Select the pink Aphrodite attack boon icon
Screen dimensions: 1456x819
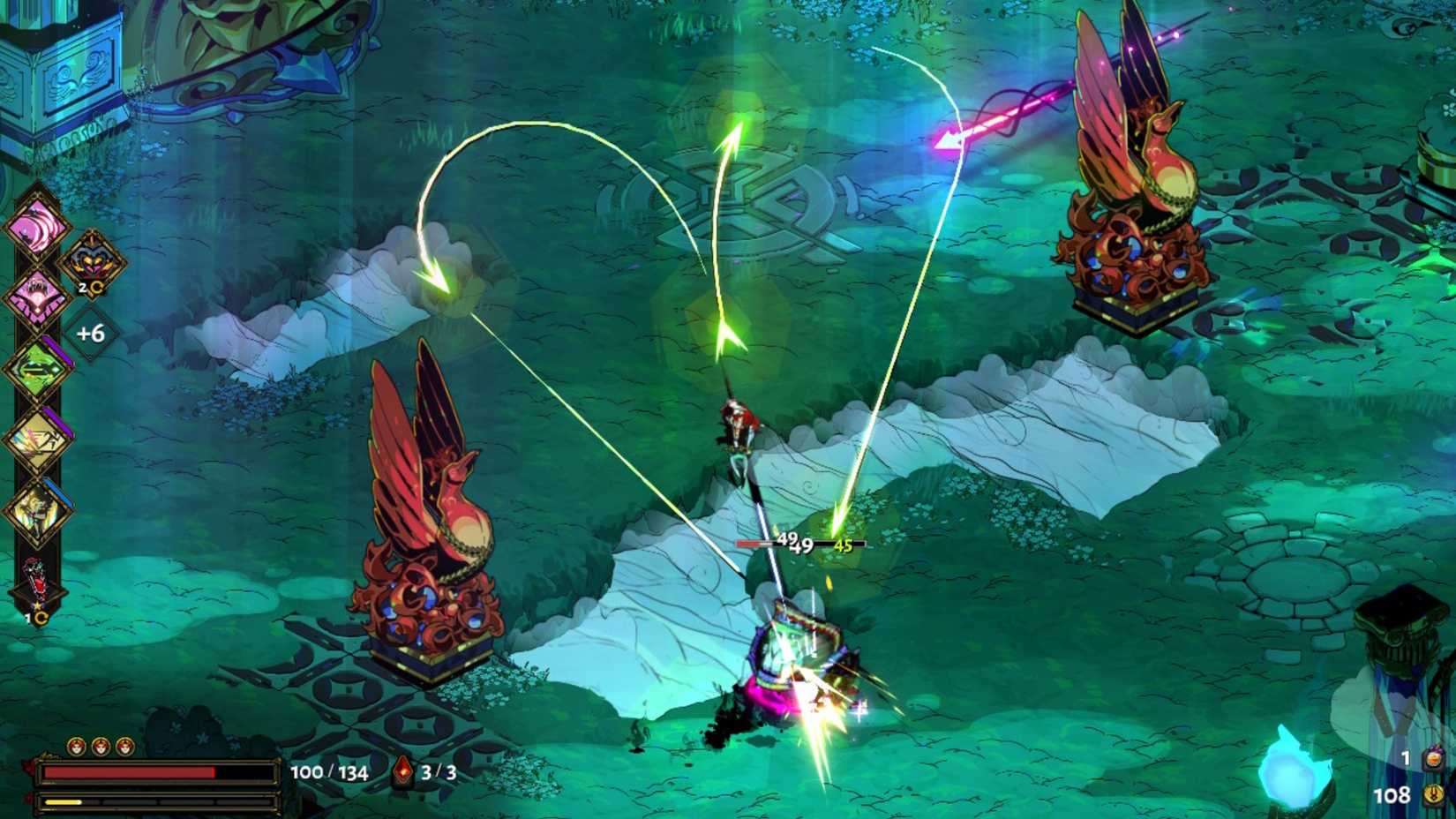pyautogui.click(x=37, y=226)
